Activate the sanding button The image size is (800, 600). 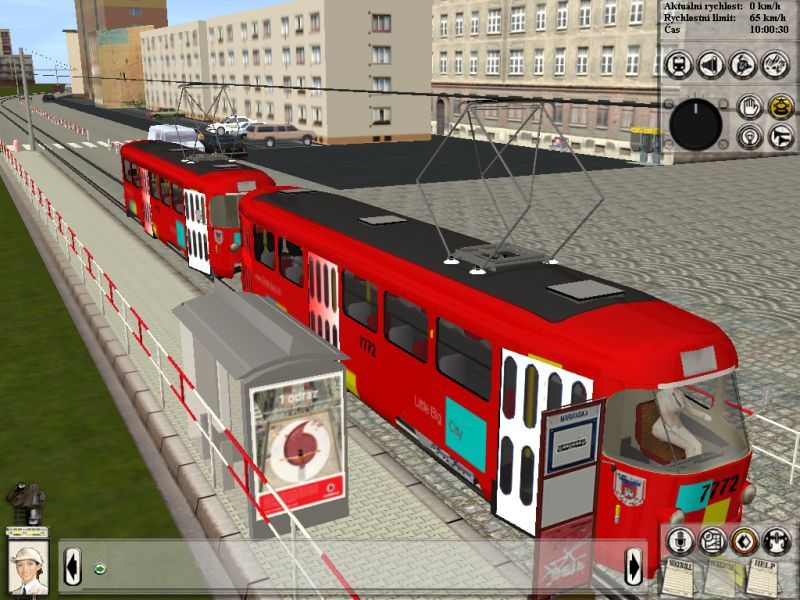click(x=775, y=65)
